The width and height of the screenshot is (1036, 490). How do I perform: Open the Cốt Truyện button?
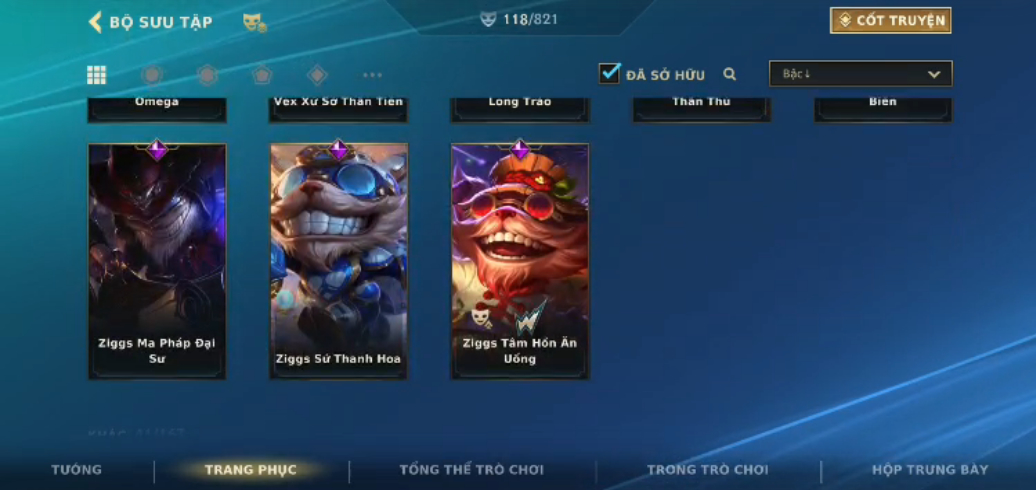click(x=890, y=20)
